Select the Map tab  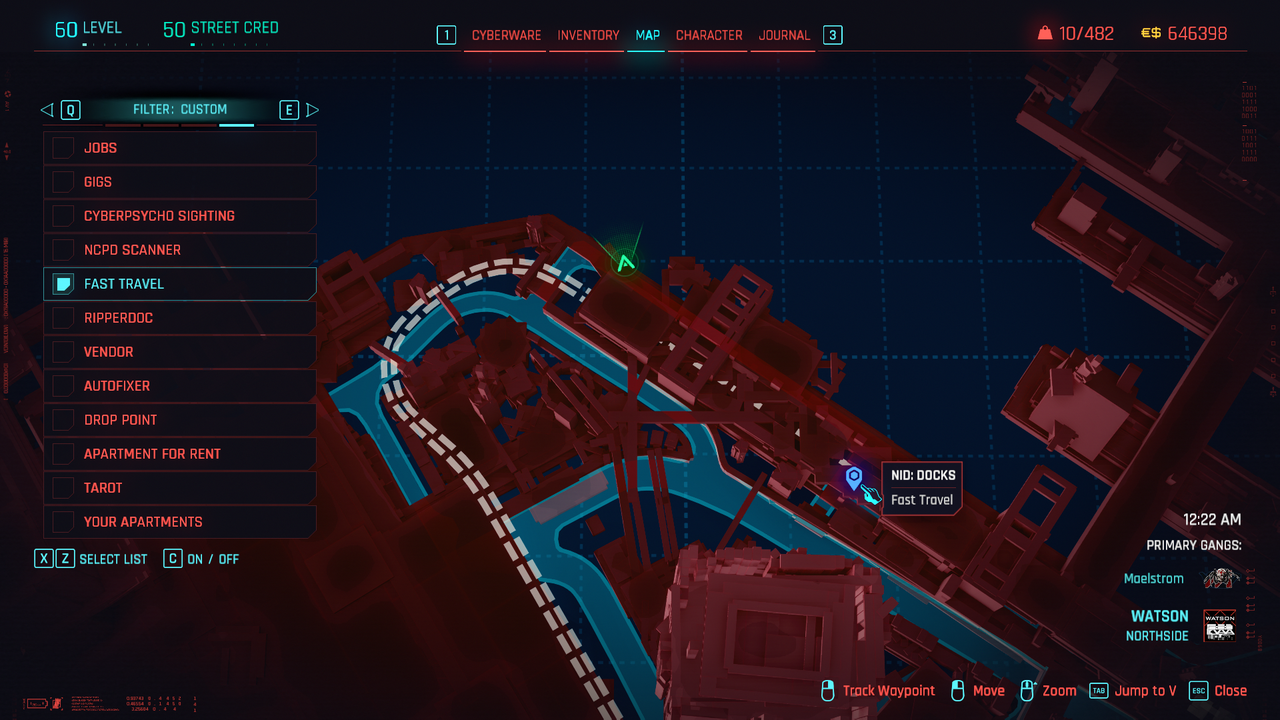[x=647, y=35]
